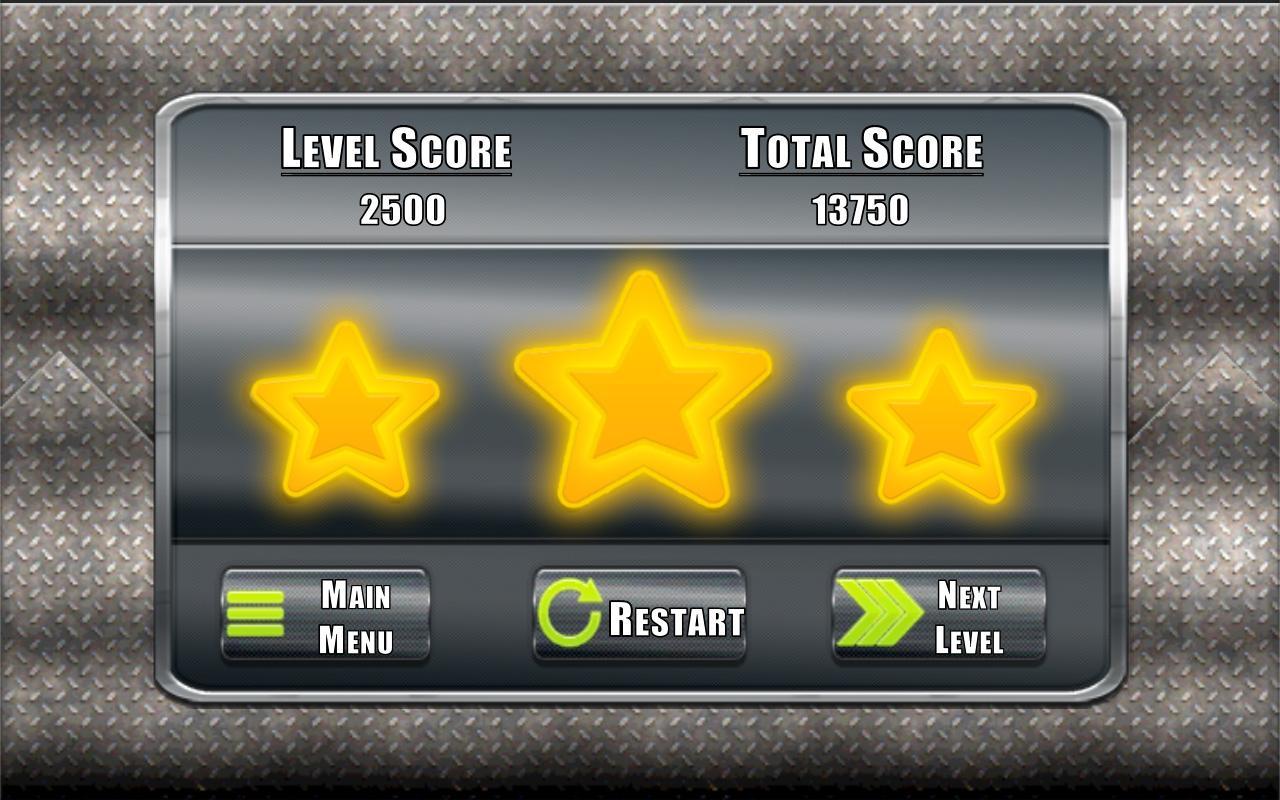This screenshot has width=1280, height=800.
Task: Restart the current level
Action: [x=639, y=616]
